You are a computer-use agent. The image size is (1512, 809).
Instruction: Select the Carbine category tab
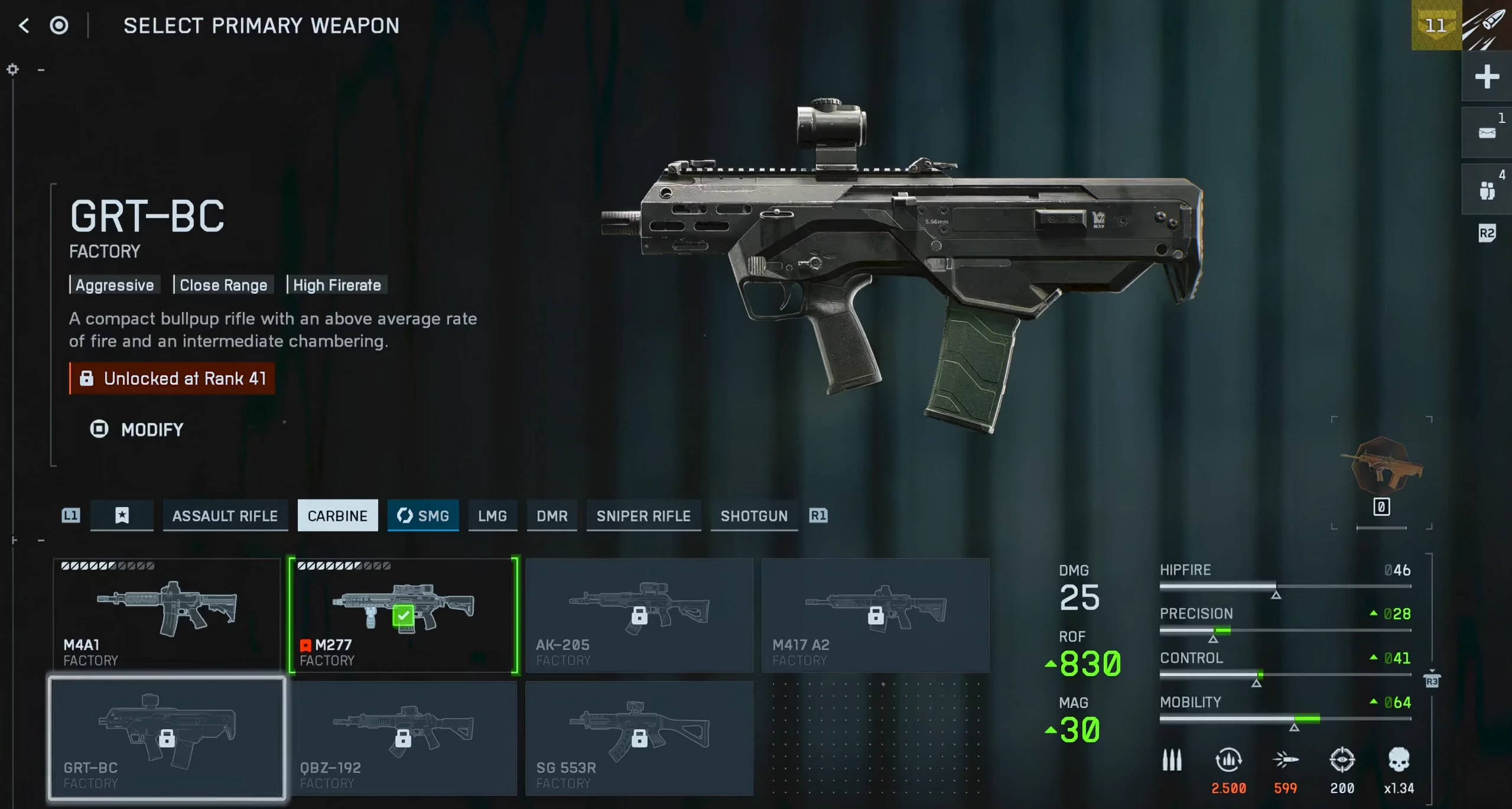(x=337, y=516)
